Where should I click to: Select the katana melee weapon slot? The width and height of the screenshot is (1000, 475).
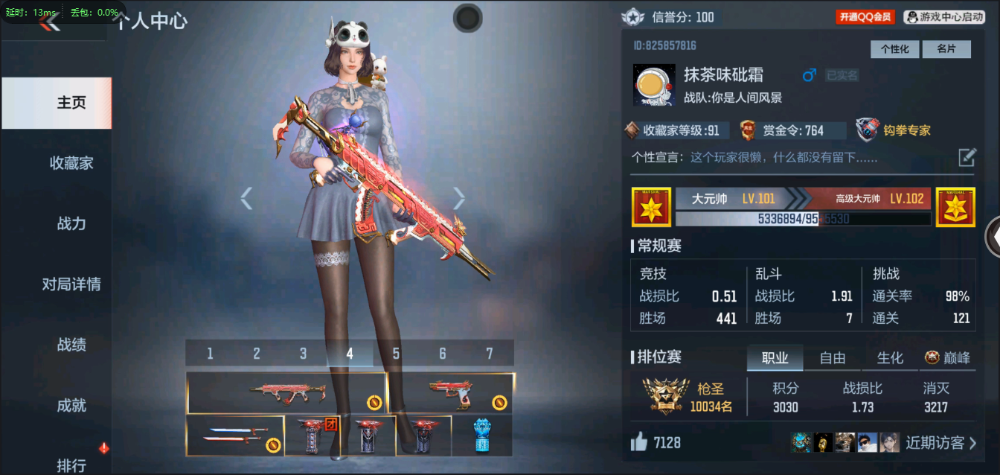(234, 437)
